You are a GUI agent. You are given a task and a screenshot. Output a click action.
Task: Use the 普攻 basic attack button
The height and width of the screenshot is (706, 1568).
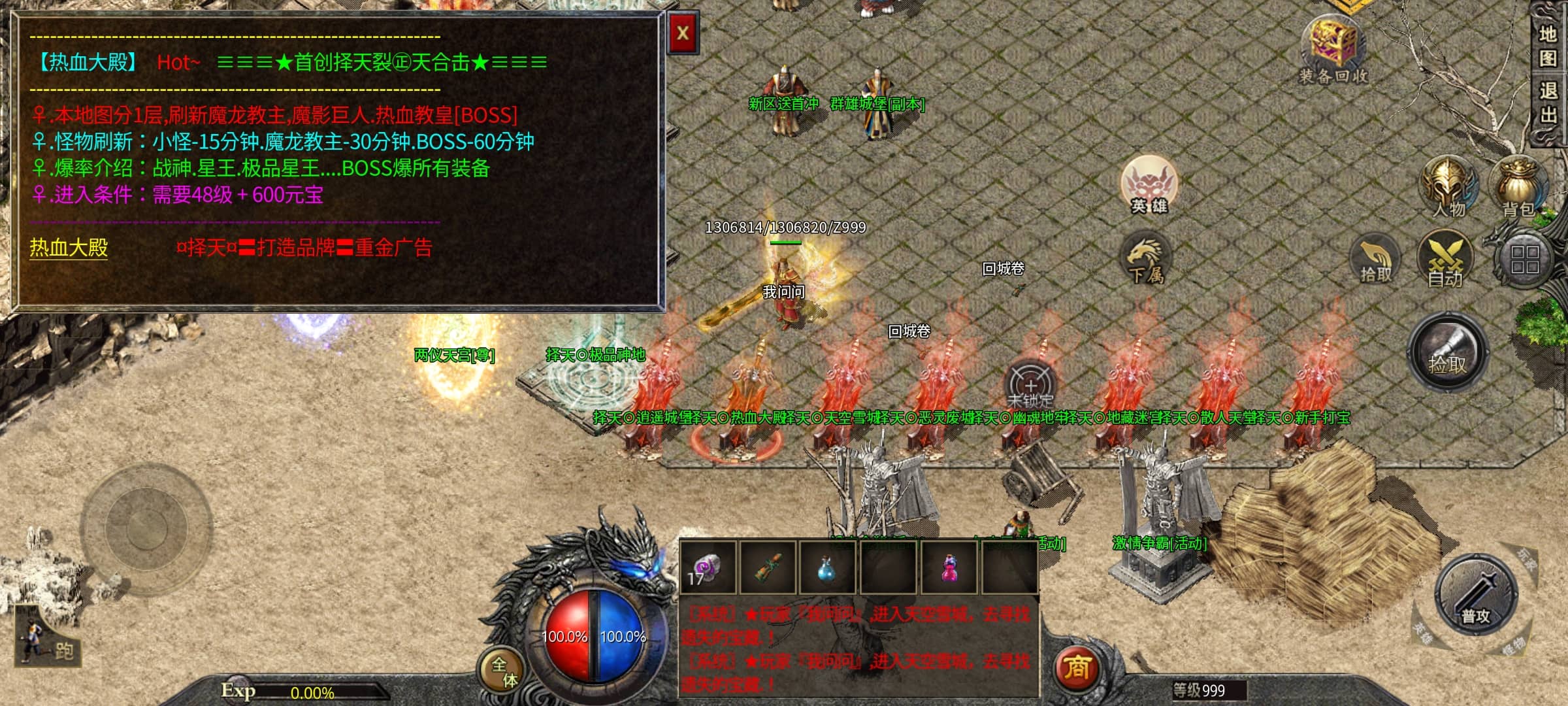click(1475, 596)
